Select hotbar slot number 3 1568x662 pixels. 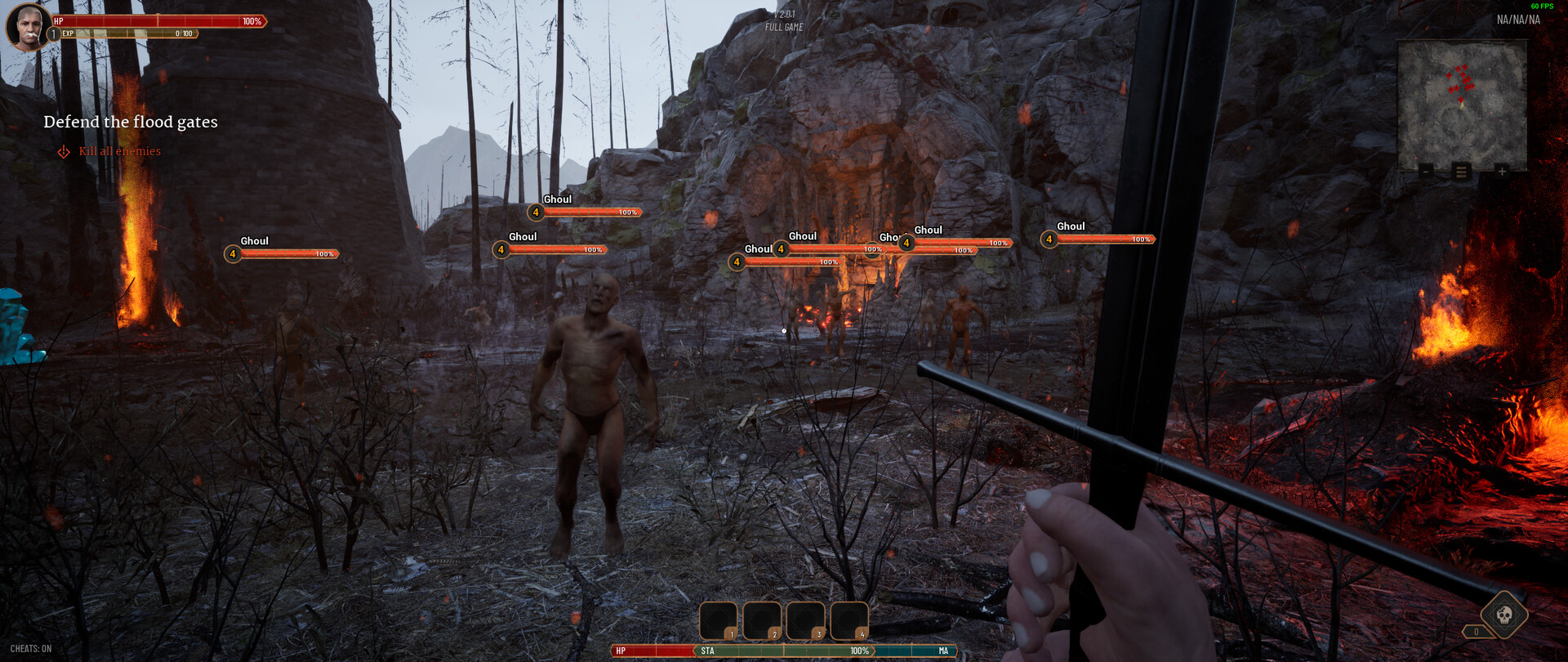pos(805,621)
